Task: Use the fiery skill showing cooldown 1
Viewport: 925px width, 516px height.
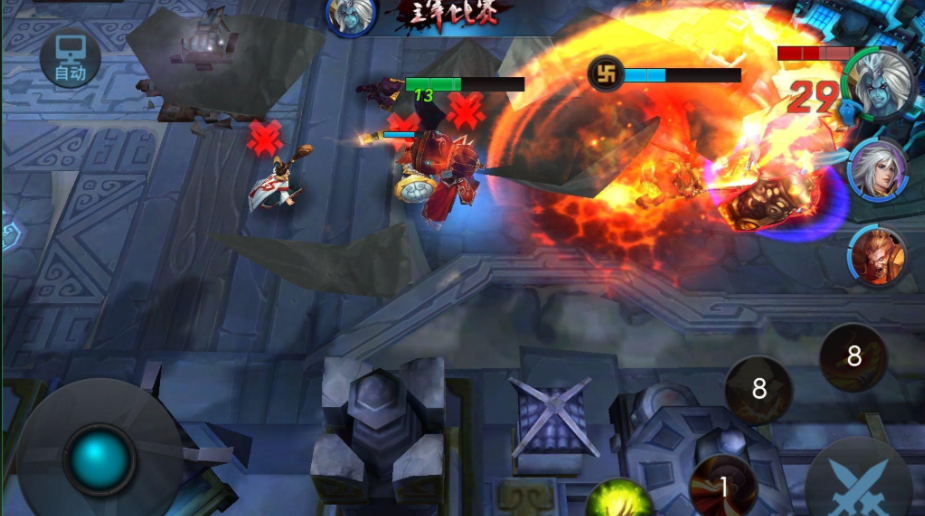Action: pos(723,487)
